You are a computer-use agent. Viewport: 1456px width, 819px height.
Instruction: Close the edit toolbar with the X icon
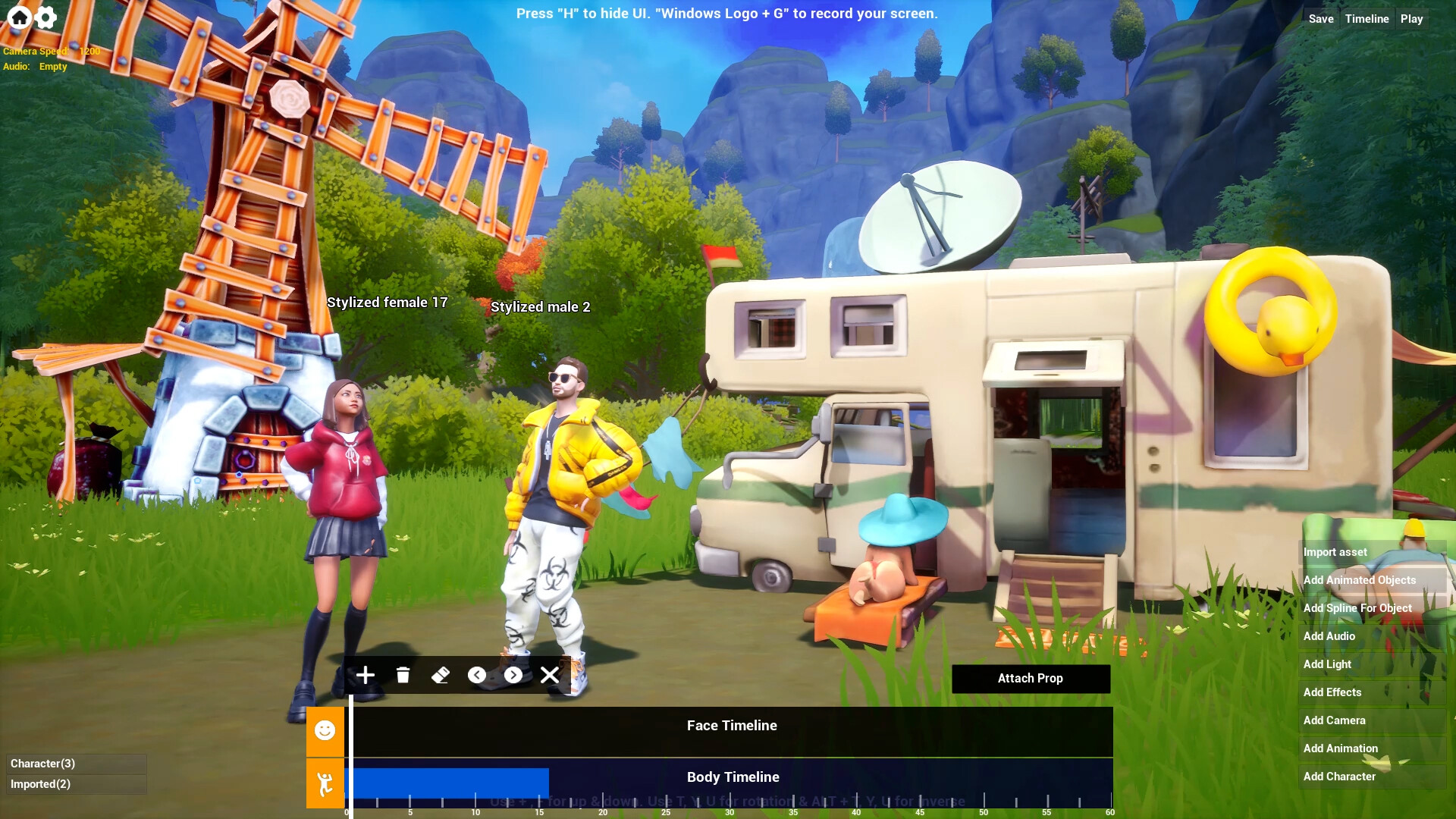point(550,675)
